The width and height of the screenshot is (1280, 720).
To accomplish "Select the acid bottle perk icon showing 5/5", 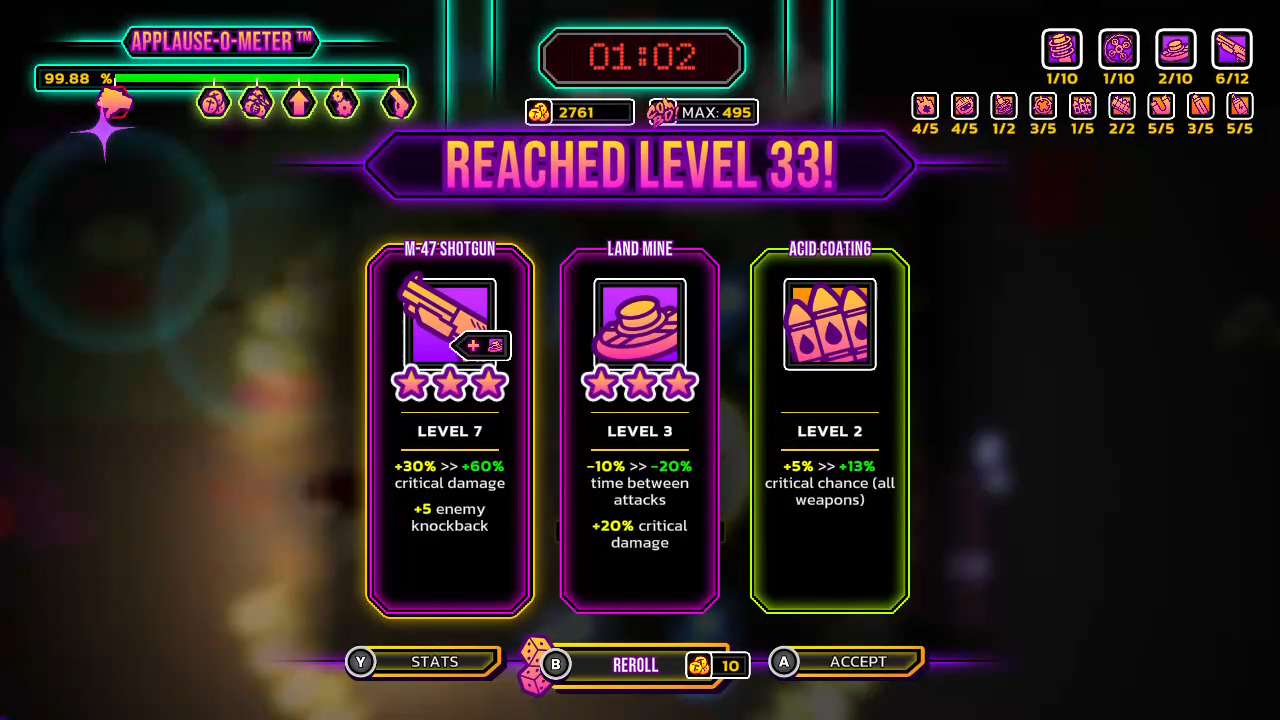I will click(x=1238, y=105).
